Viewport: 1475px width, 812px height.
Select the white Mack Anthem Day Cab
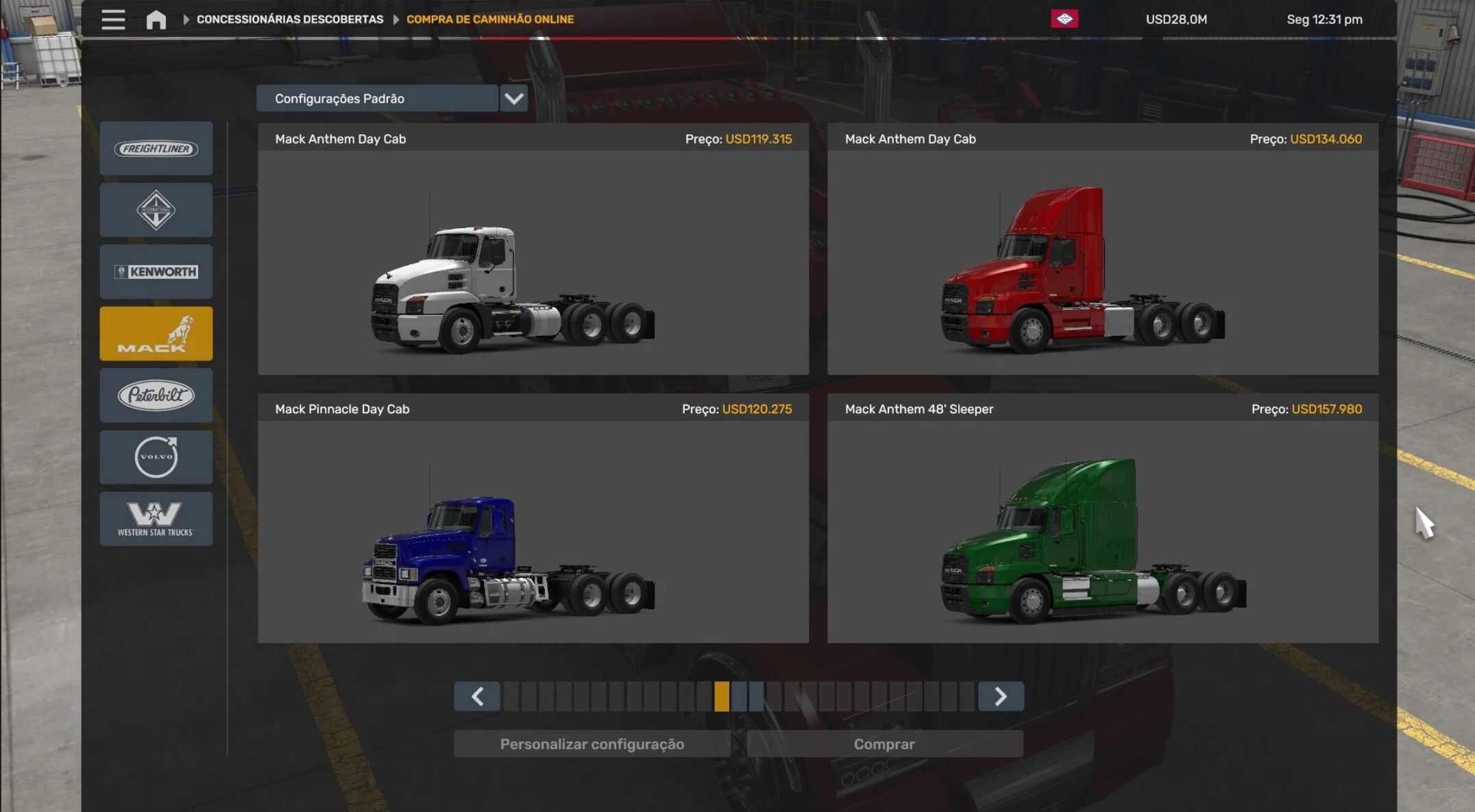533,260
